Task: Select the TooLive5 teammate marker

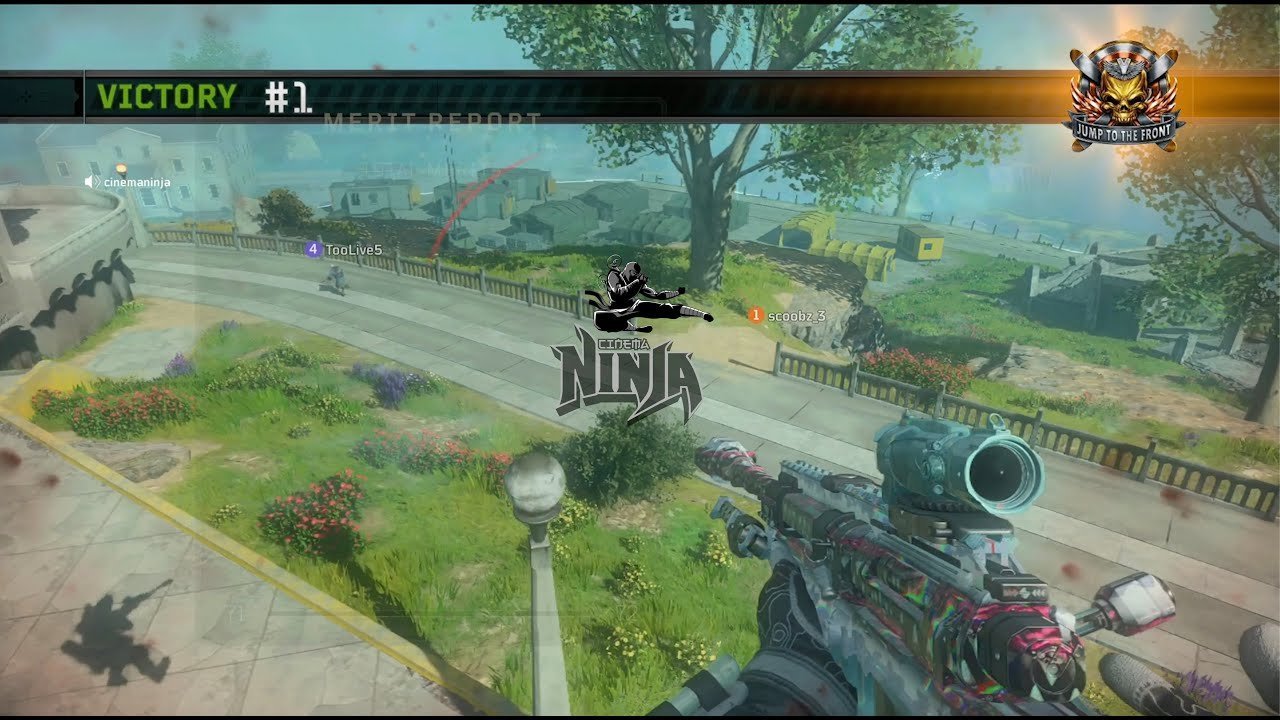Action: pyautogui.click(x=313, y=249)
